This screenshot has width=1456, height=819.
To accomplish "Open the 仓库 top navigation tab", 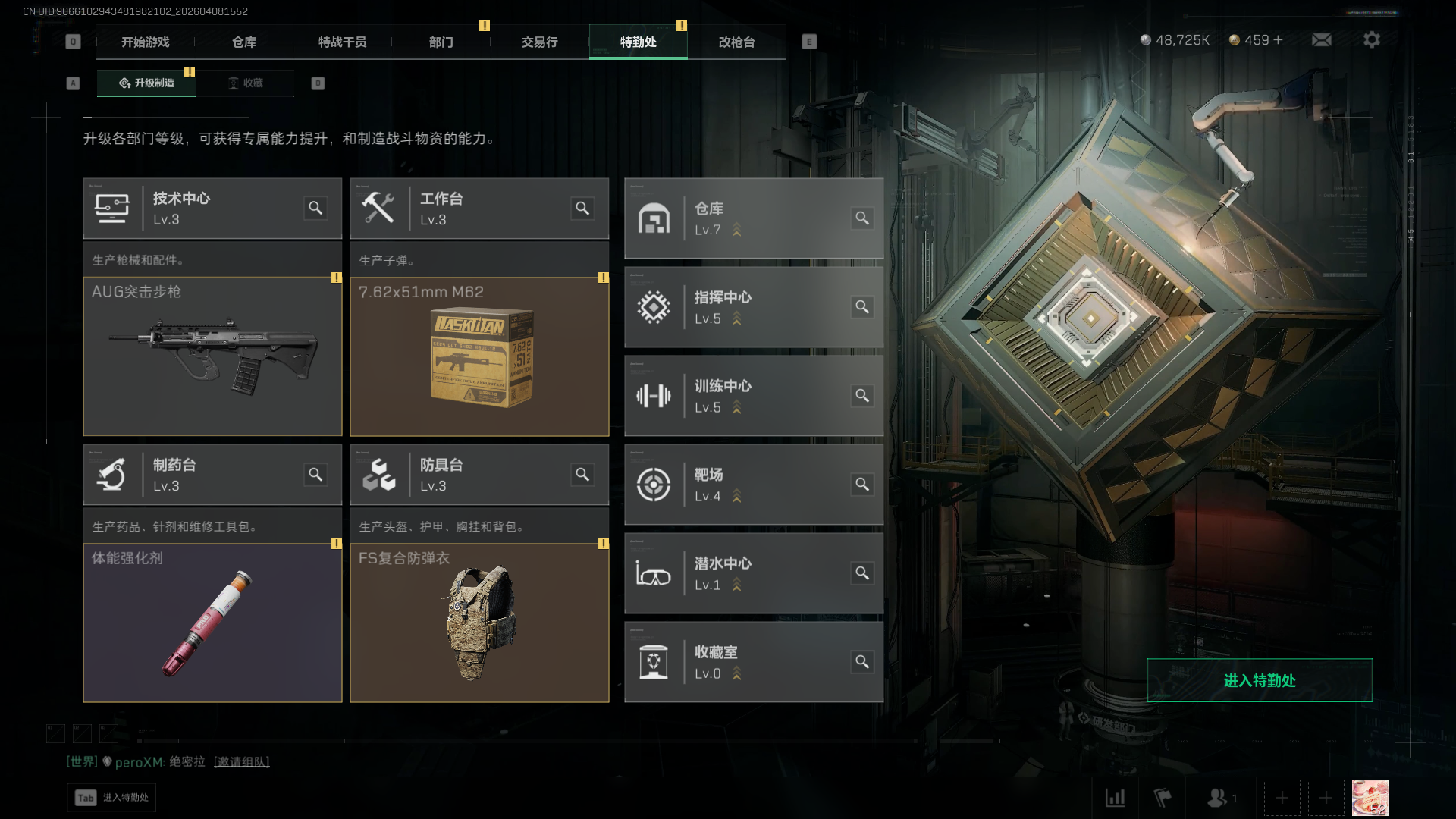I will point(244,42).
